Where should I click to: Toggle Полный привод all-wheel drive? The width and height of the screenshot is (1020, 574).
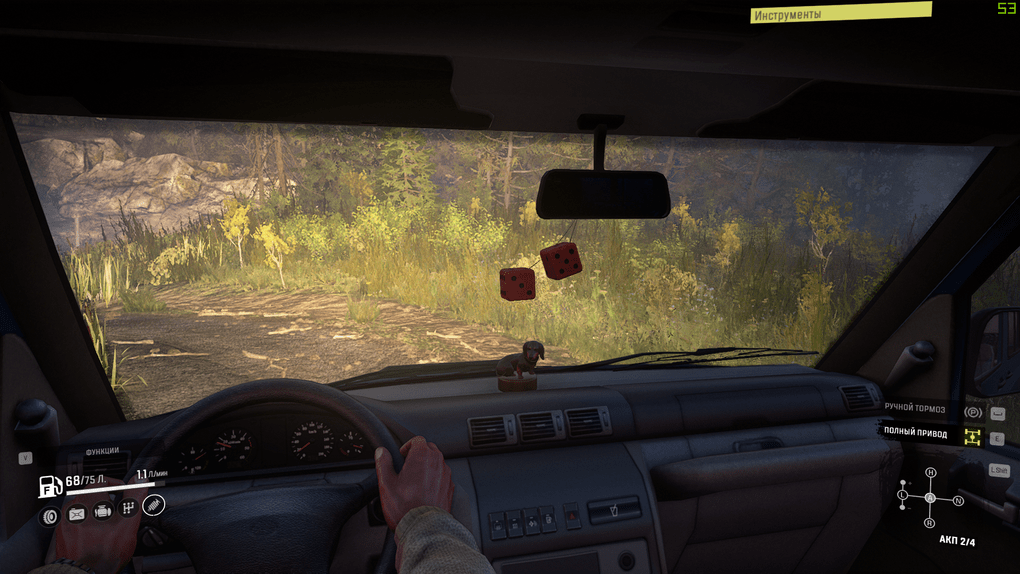click(971, 436)
